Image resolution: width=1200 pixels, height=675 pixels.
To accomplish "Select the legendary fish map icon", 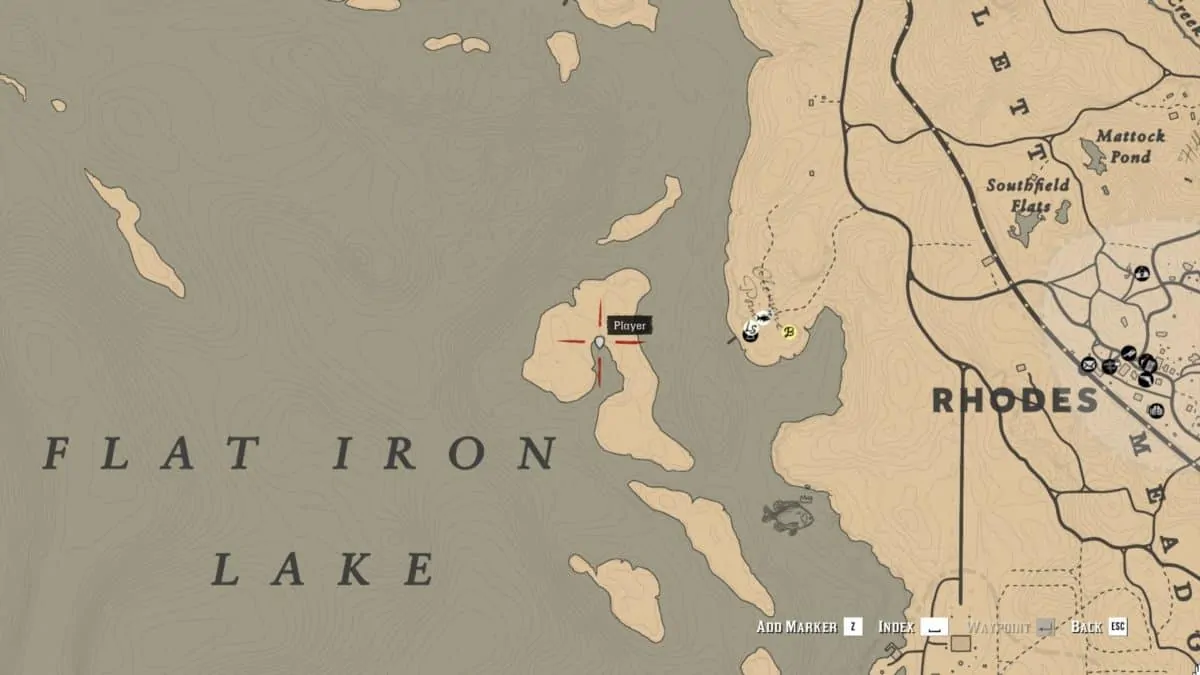I will point(787,515).
